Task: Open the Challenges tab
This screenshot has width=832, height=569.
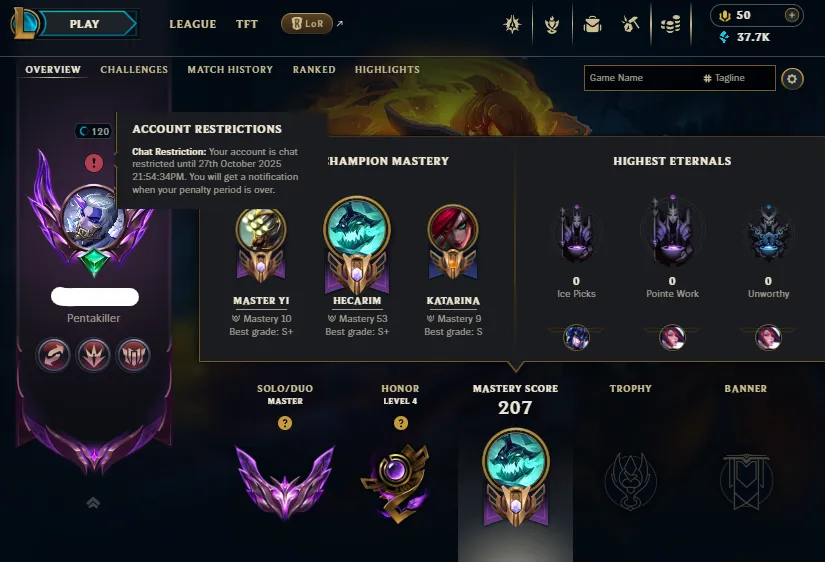Action: (134, 70)
